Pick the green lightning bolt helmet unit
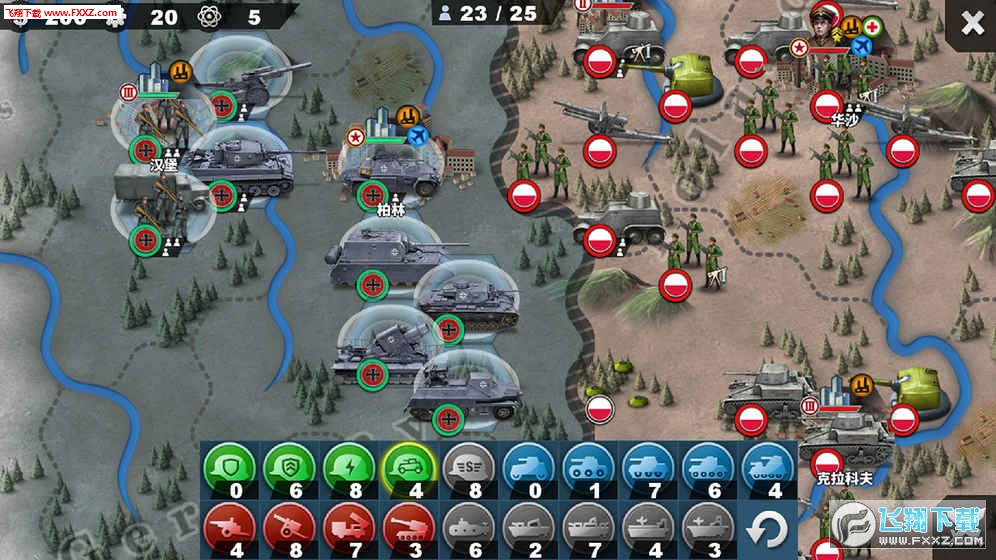Image resolution: width=996 pixels, height=560 pixels. (x=349, y=467)
